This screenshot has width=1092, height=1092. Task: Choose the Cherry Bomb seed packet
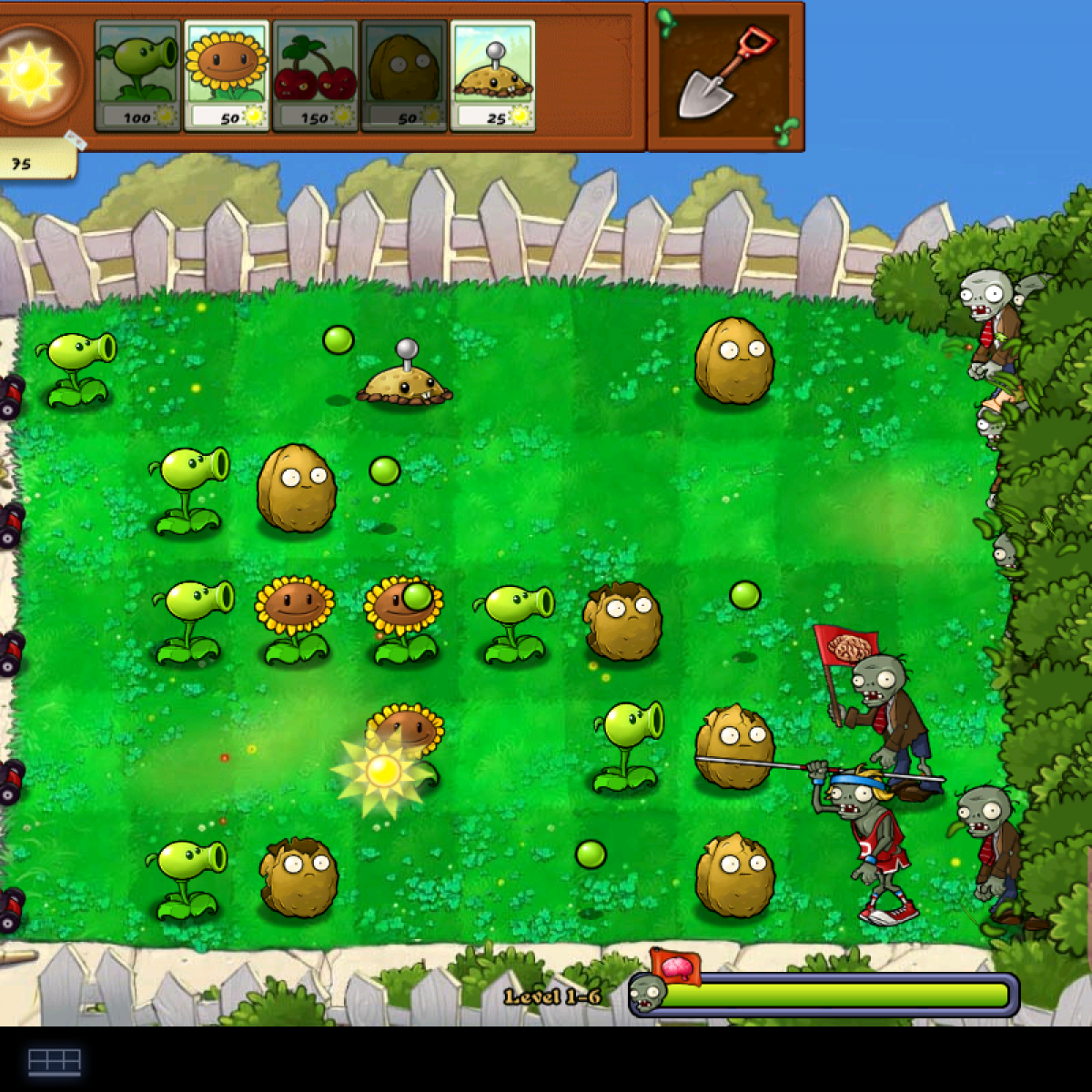tap(315, 76)
